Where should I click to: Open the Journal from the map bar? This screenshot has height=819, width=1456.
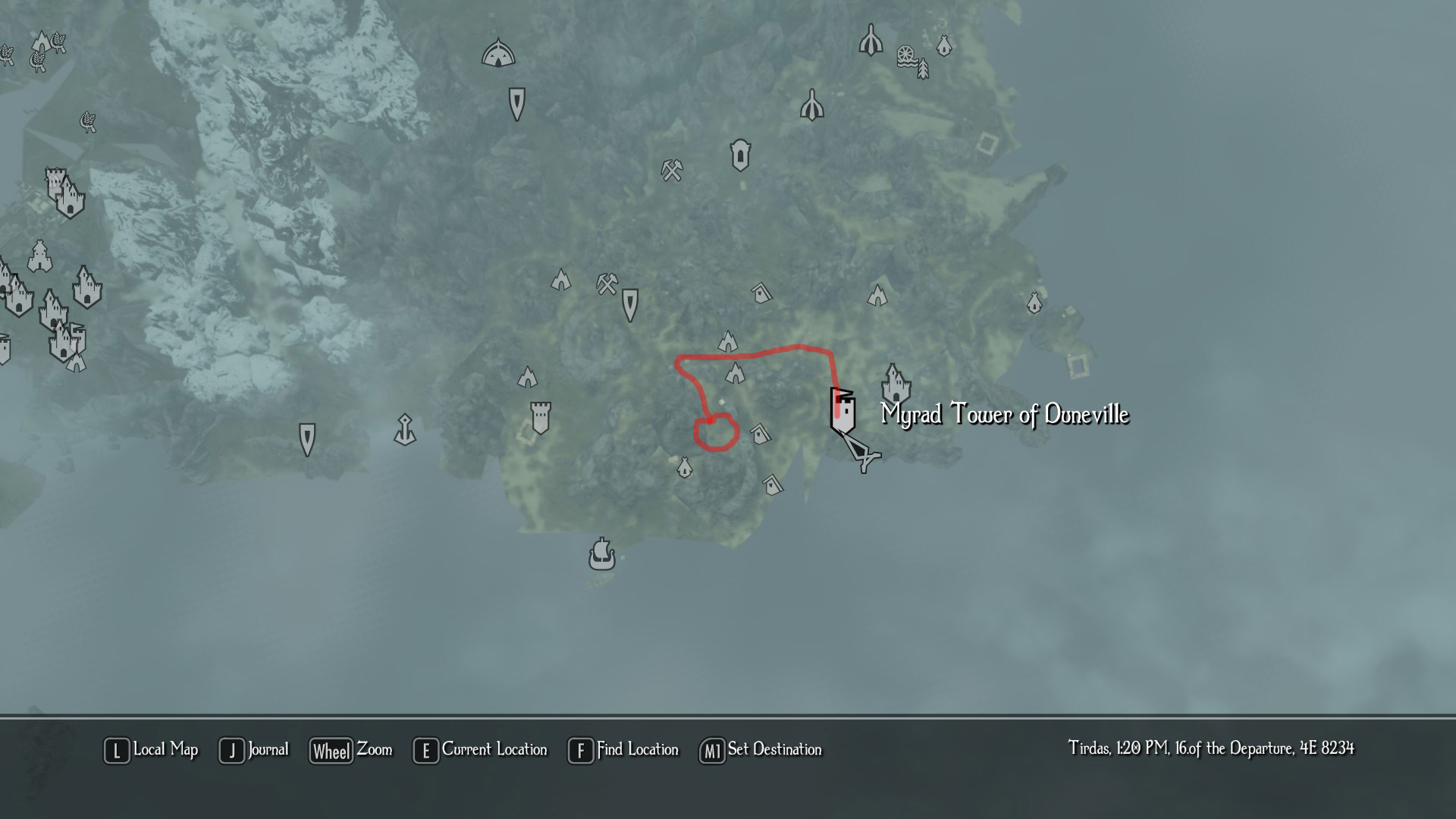coord(254,750)
